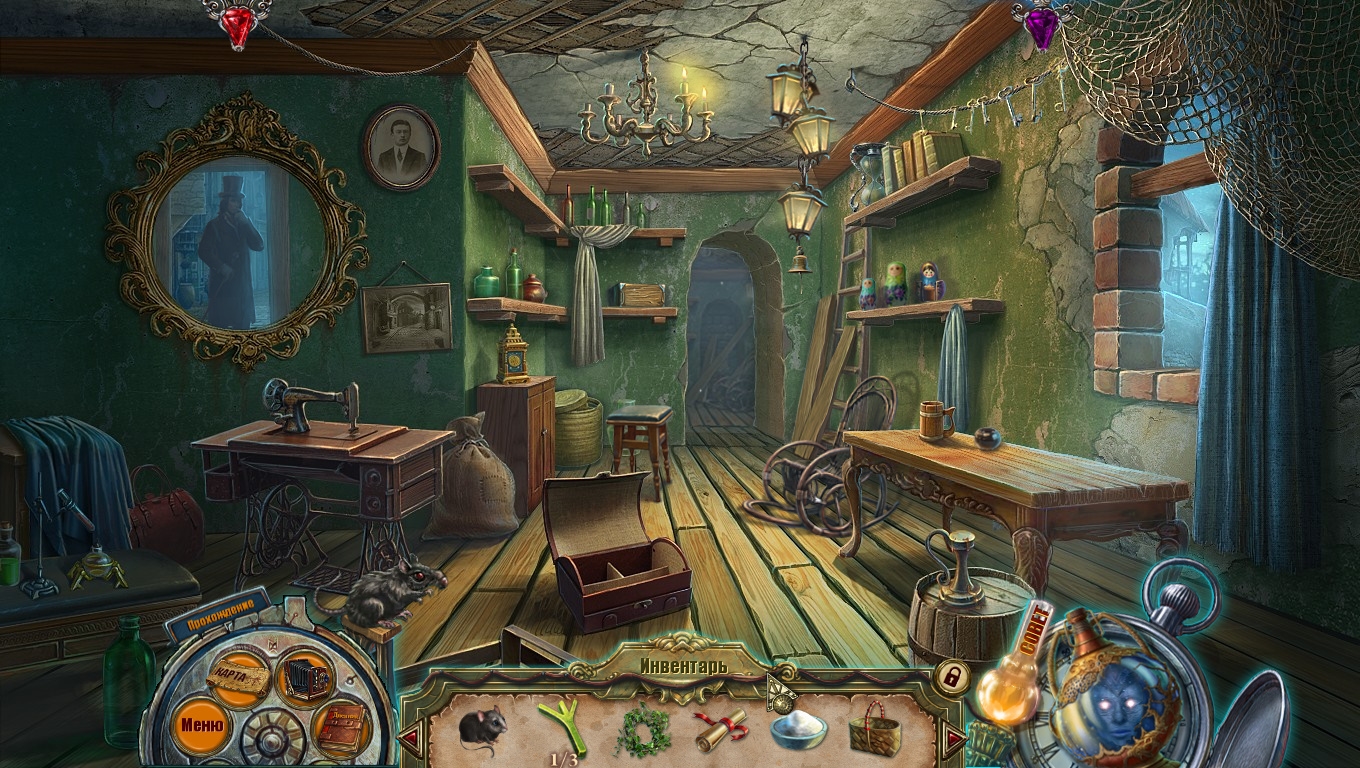Pick the green wreath from inventory
Screen dimensions: 1360x768
tap(641, 730)
